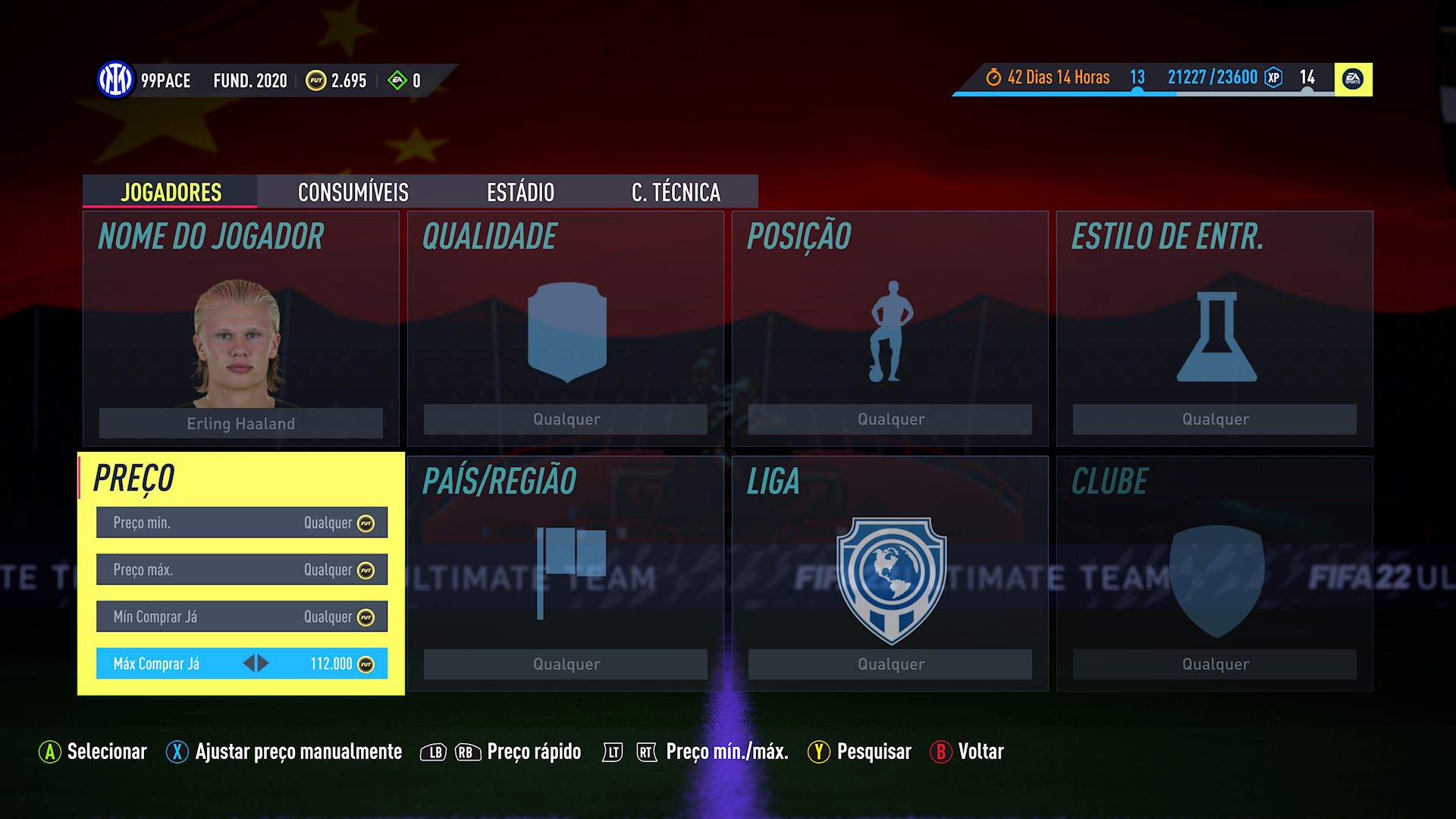Click the Inter club badge next to 99PACE
This screenshot has width=1456, height=819.
115,78
